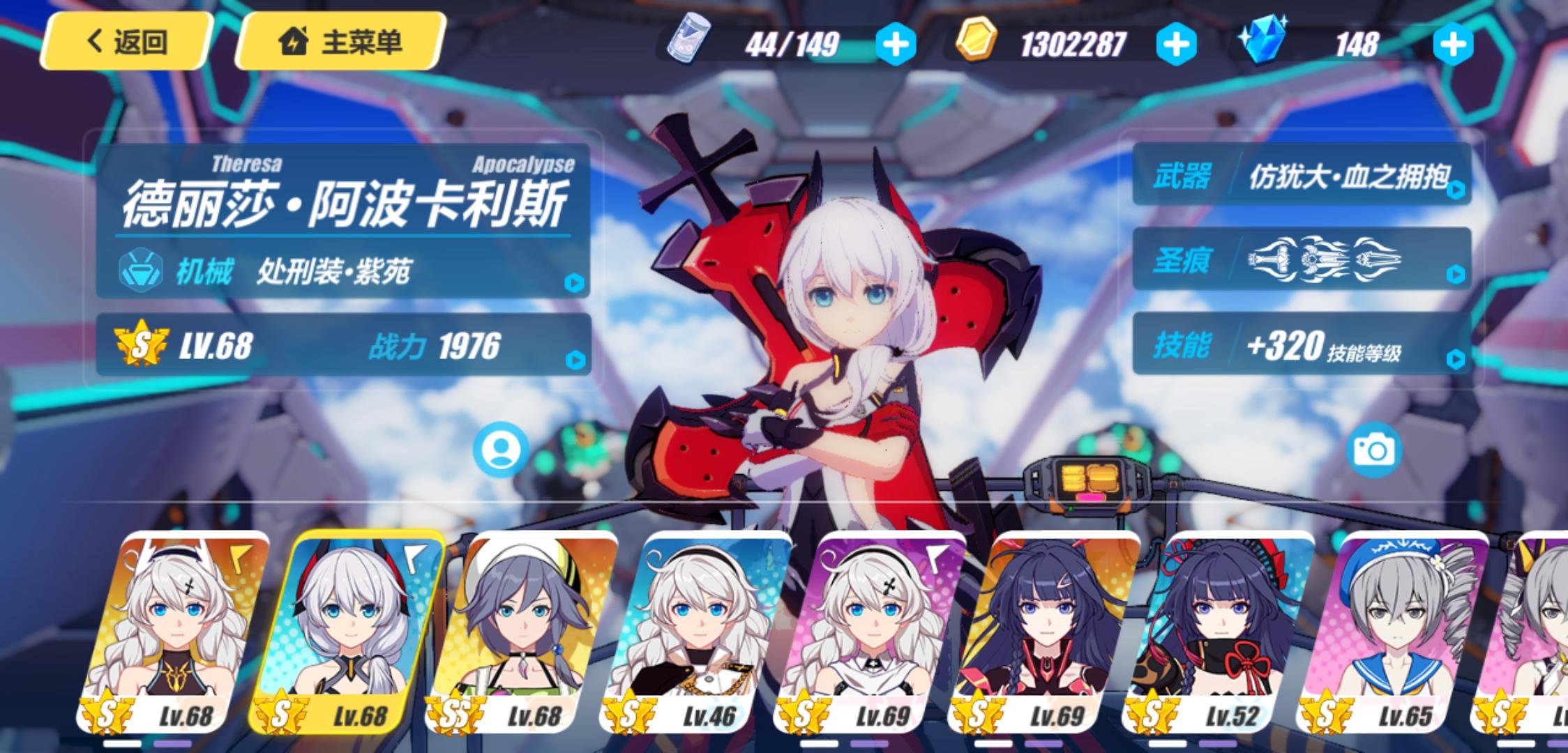Open the LV.68 战力 level details row
1568x753 pixels.
tap(343, 345)
